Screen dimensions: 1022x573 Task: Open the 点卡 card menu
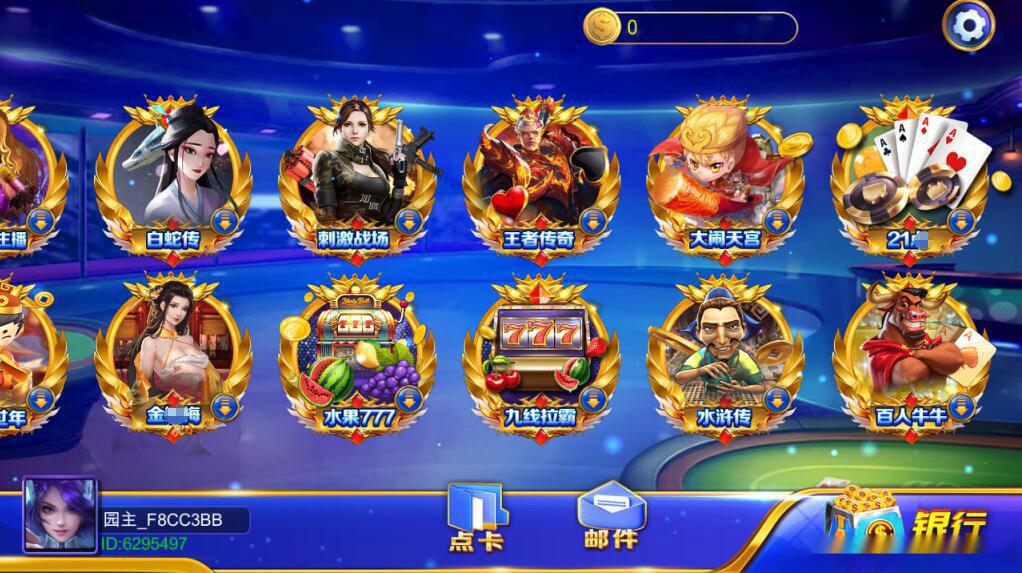477,517
